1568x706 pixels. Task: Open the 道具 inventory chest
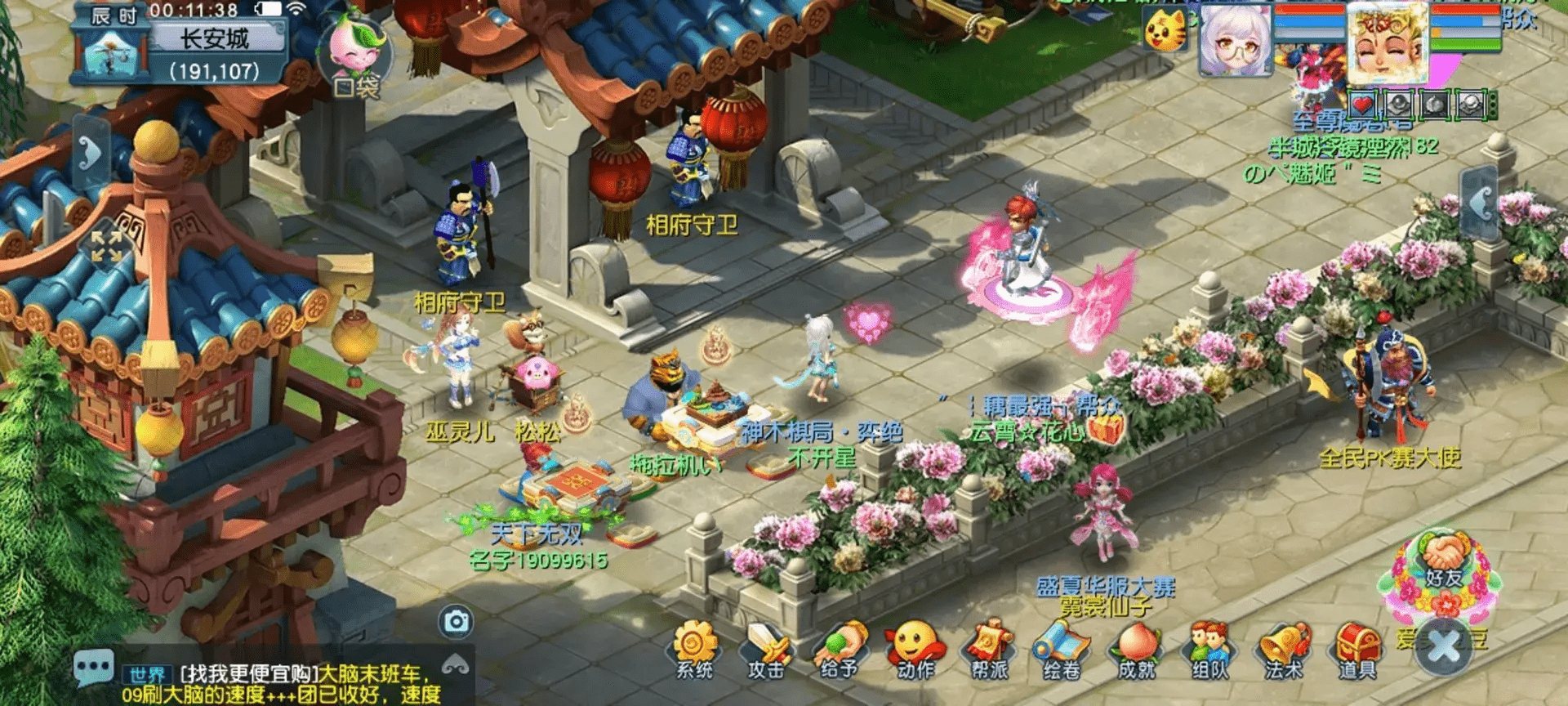click(x=1356, y=650)
